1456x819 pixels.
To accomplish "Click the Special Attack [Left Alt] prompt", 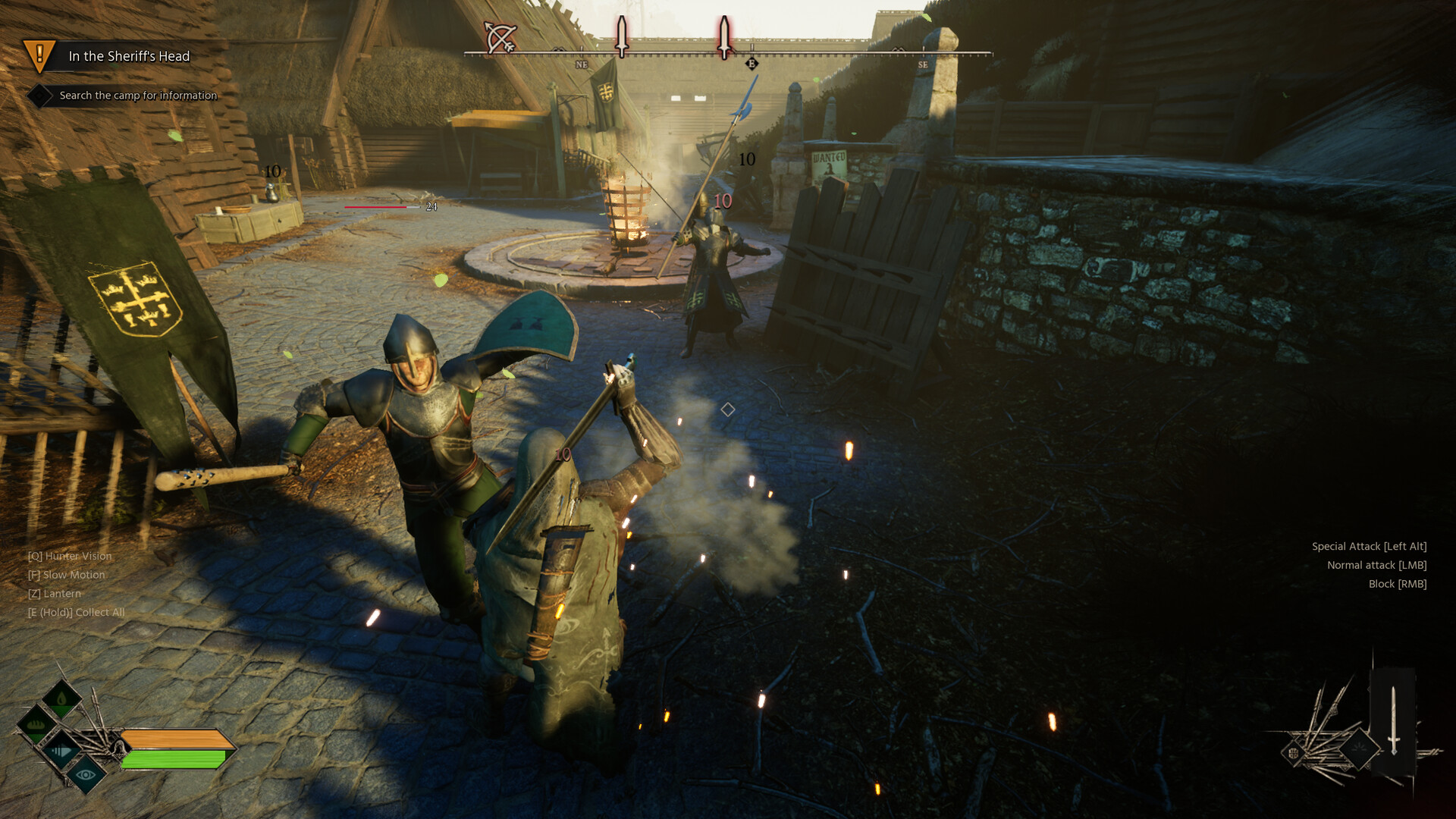I will 1369,545.
